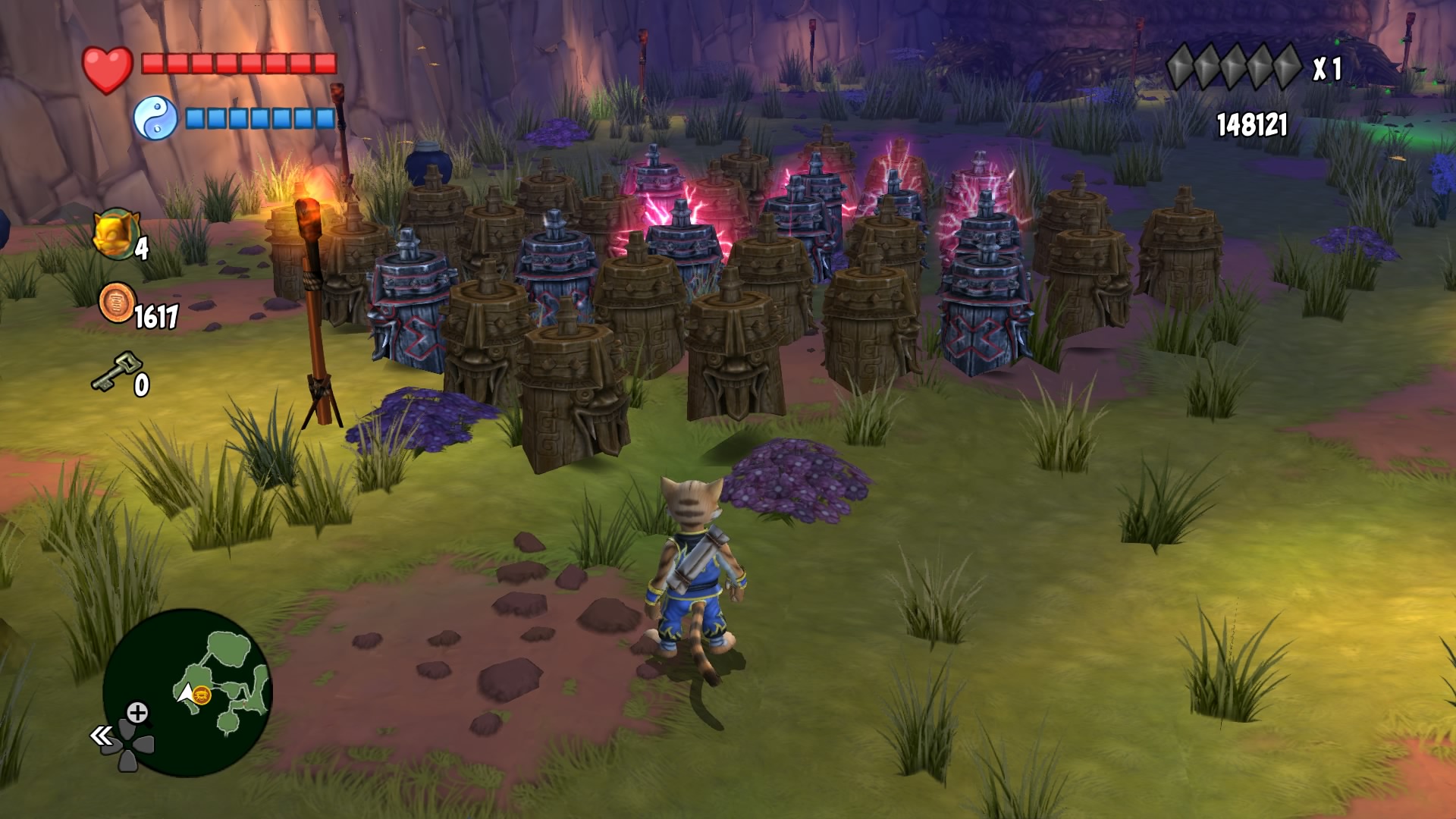Image resolution: width=1456 pixels, height=819 pixels.
Task: Click a segment of the red health bar
Action: tap(227, 64)
